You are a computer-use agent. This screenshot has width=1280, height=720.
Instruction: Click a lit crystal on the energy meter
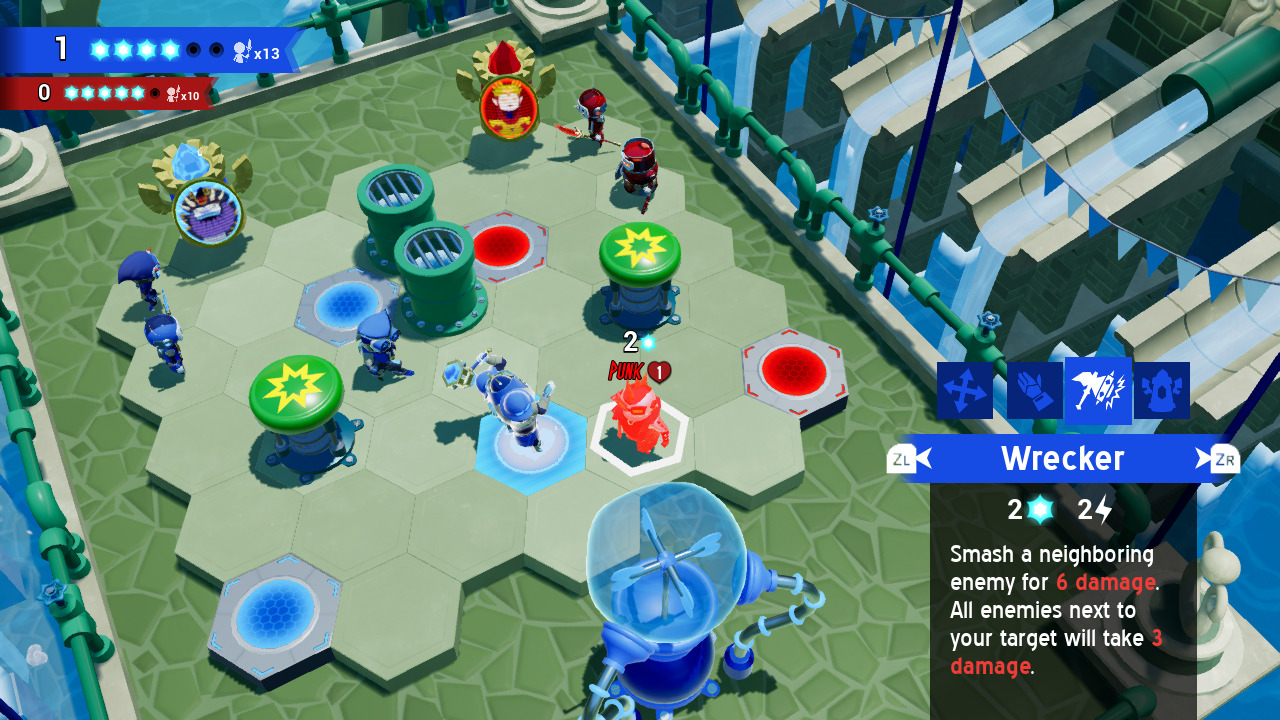100,47
